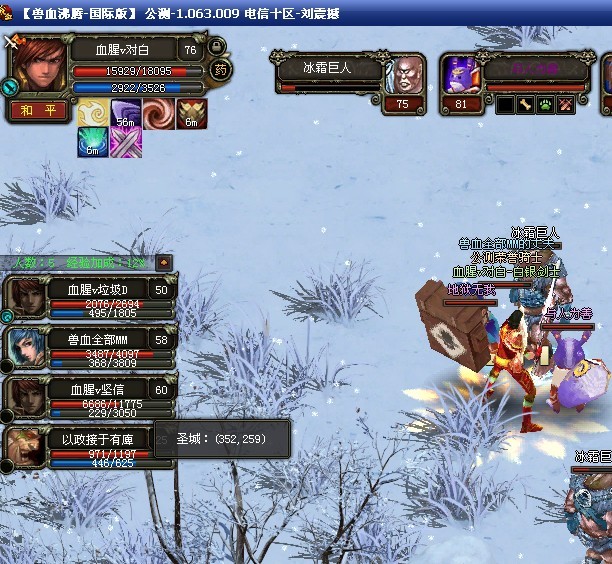Click the 冰霜巨人 target frame portrait

[x=403, y=73]
